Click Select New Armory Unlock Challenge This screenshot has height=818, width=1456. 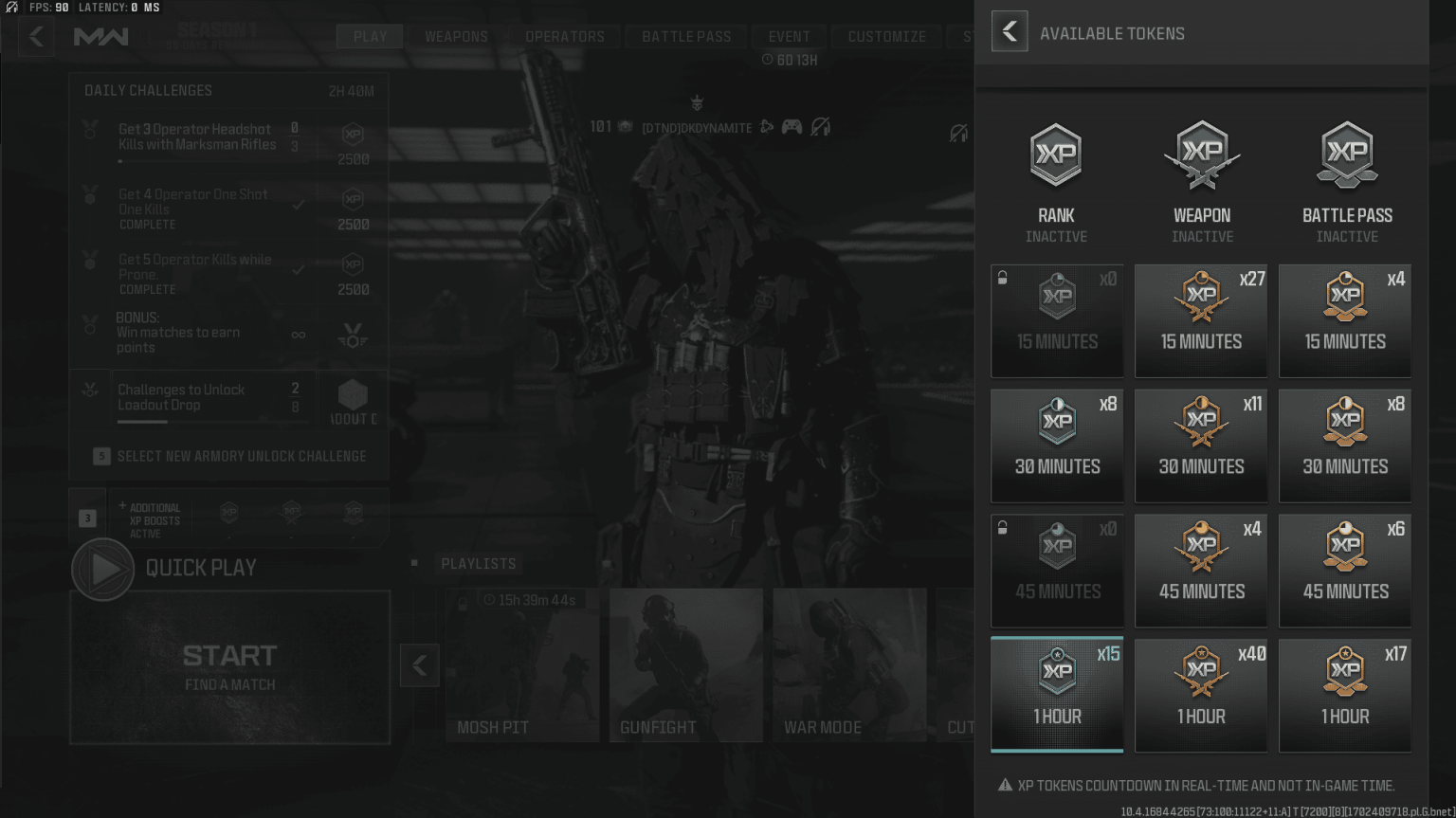(x=229, y=456)
